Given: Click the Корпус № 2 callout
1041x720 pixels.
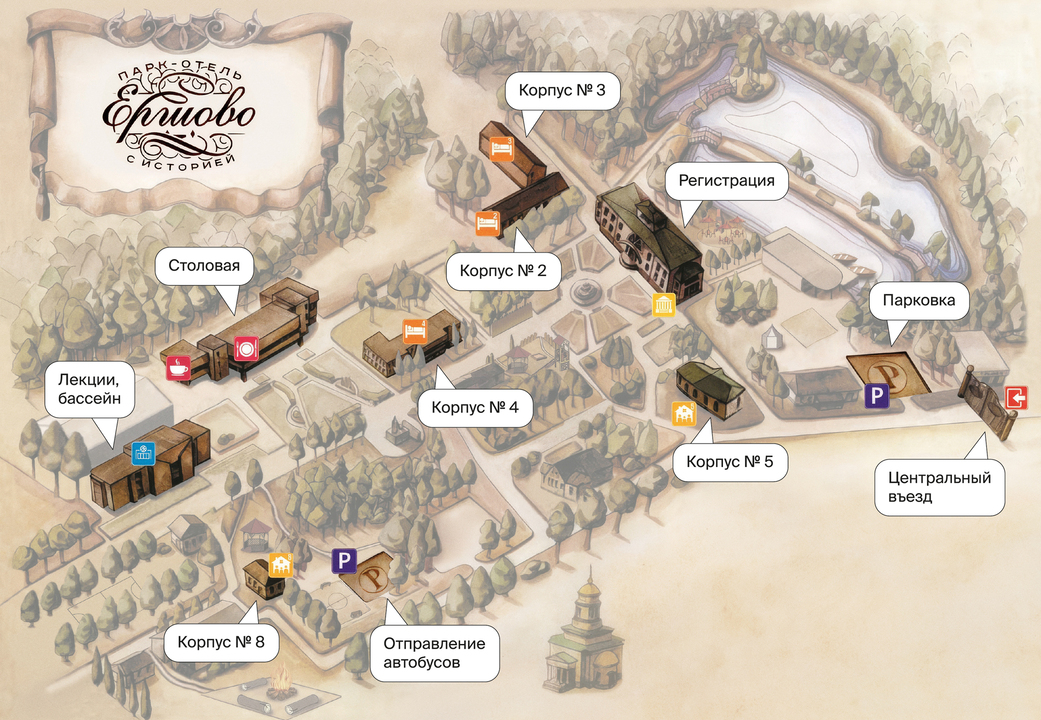Looking at the screenshot, I should pyautogui.click(x=503, y=270).
